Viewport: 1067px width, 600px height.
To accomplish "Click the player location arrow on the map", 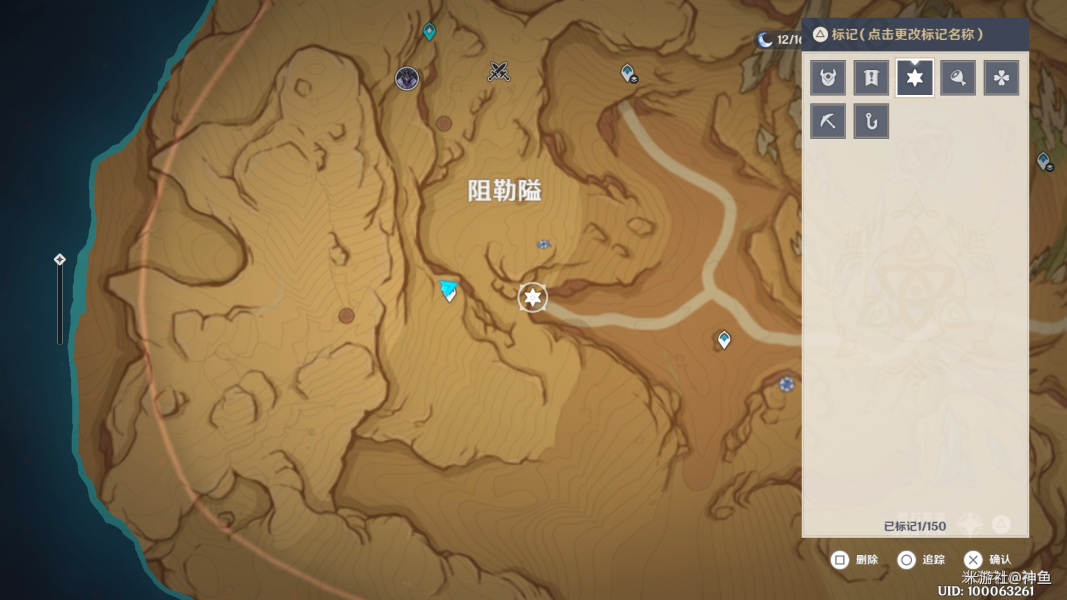I will [x=449, y=291].
